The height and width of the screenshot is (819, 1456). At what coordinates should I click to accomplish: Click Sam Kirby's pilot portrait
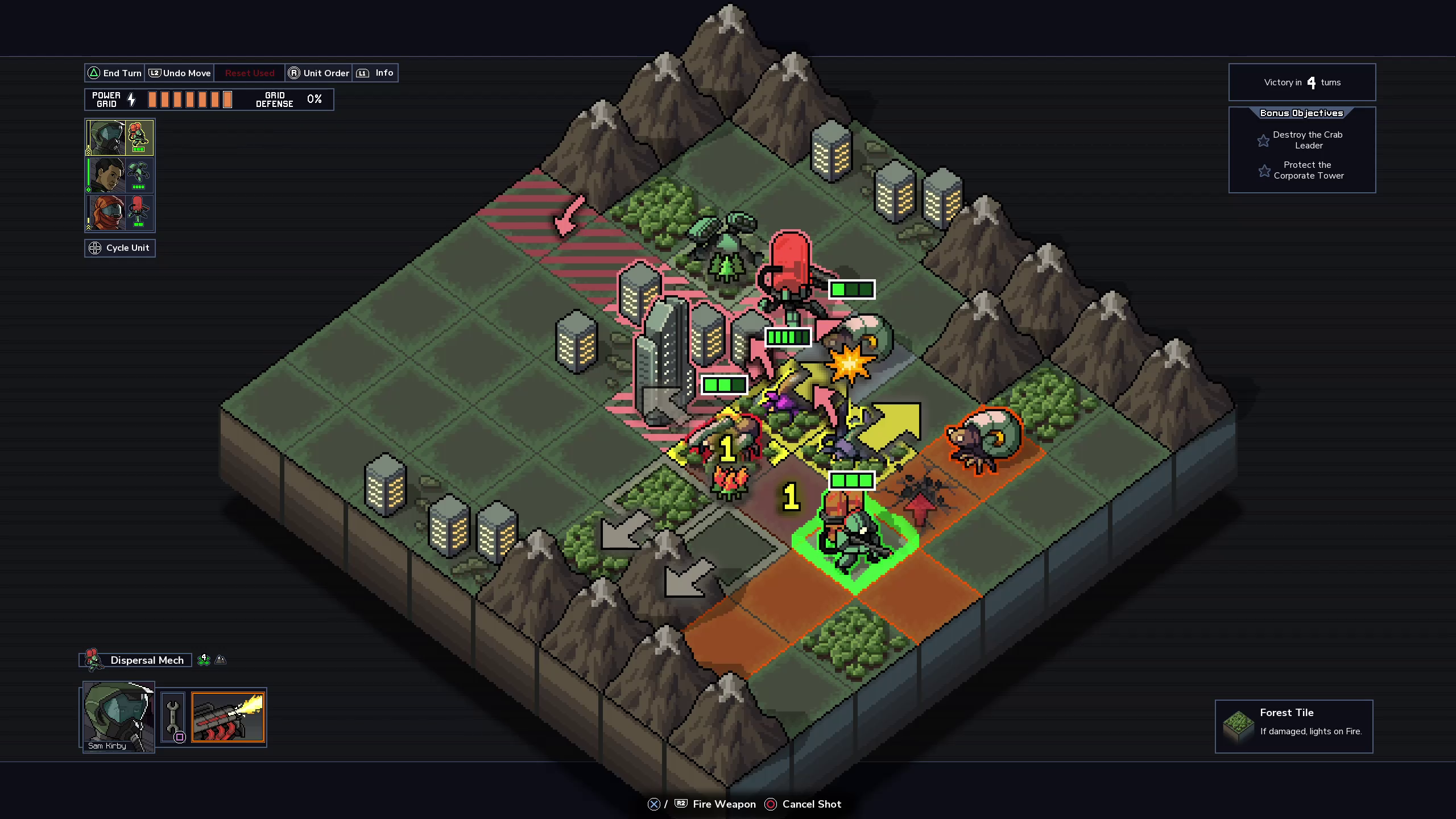119,717
